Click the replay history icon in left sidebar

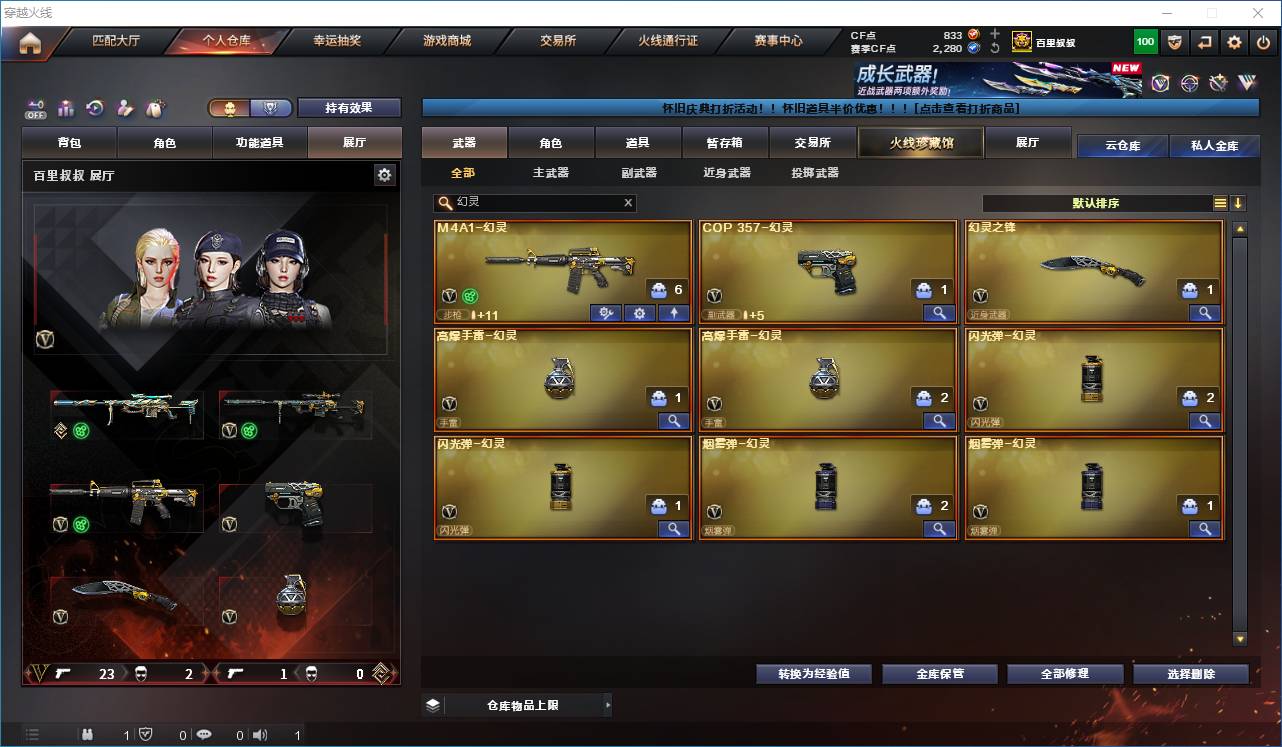pyautogui.click(x=94, y=108)
